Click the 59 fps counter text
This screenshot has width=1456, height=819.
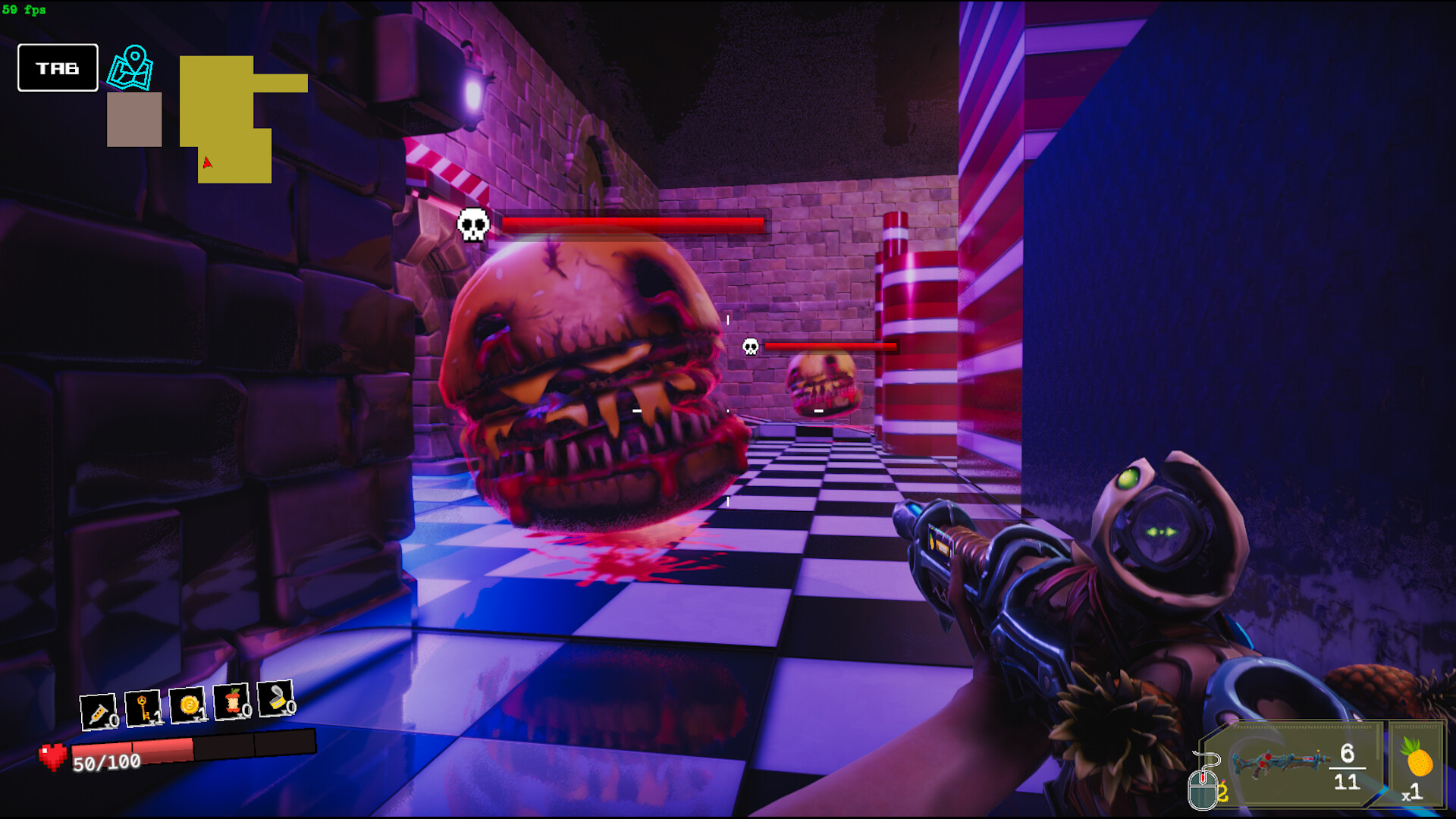tap(24, 10)
